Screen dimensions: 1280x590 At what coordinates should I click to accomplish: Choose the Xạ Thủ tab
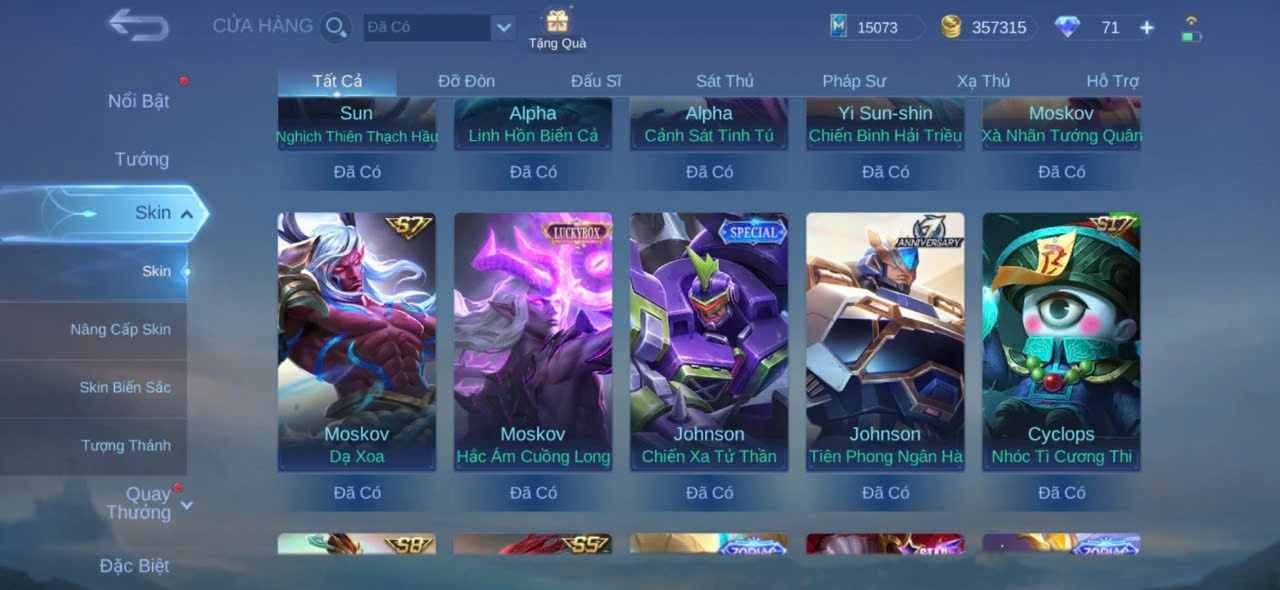(983, 81)
